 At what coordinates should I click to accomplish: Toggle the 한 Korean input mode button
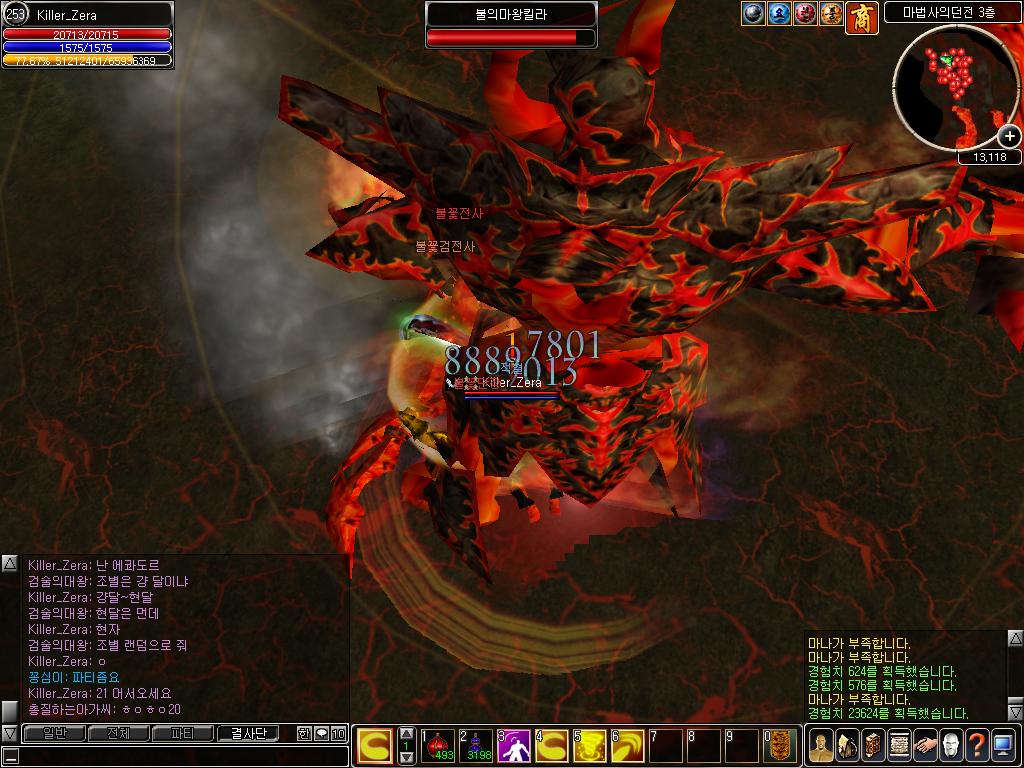[x=304, y=734]
